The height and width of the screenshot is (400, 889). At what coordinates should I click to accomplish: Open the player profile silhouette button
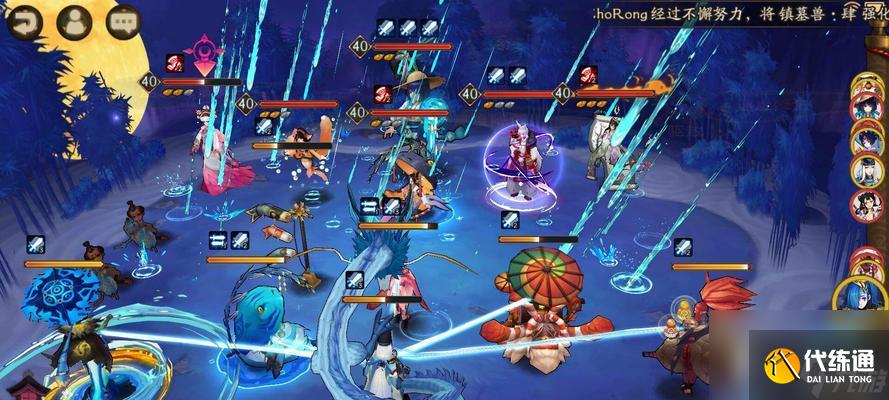[x=72, y=21]
